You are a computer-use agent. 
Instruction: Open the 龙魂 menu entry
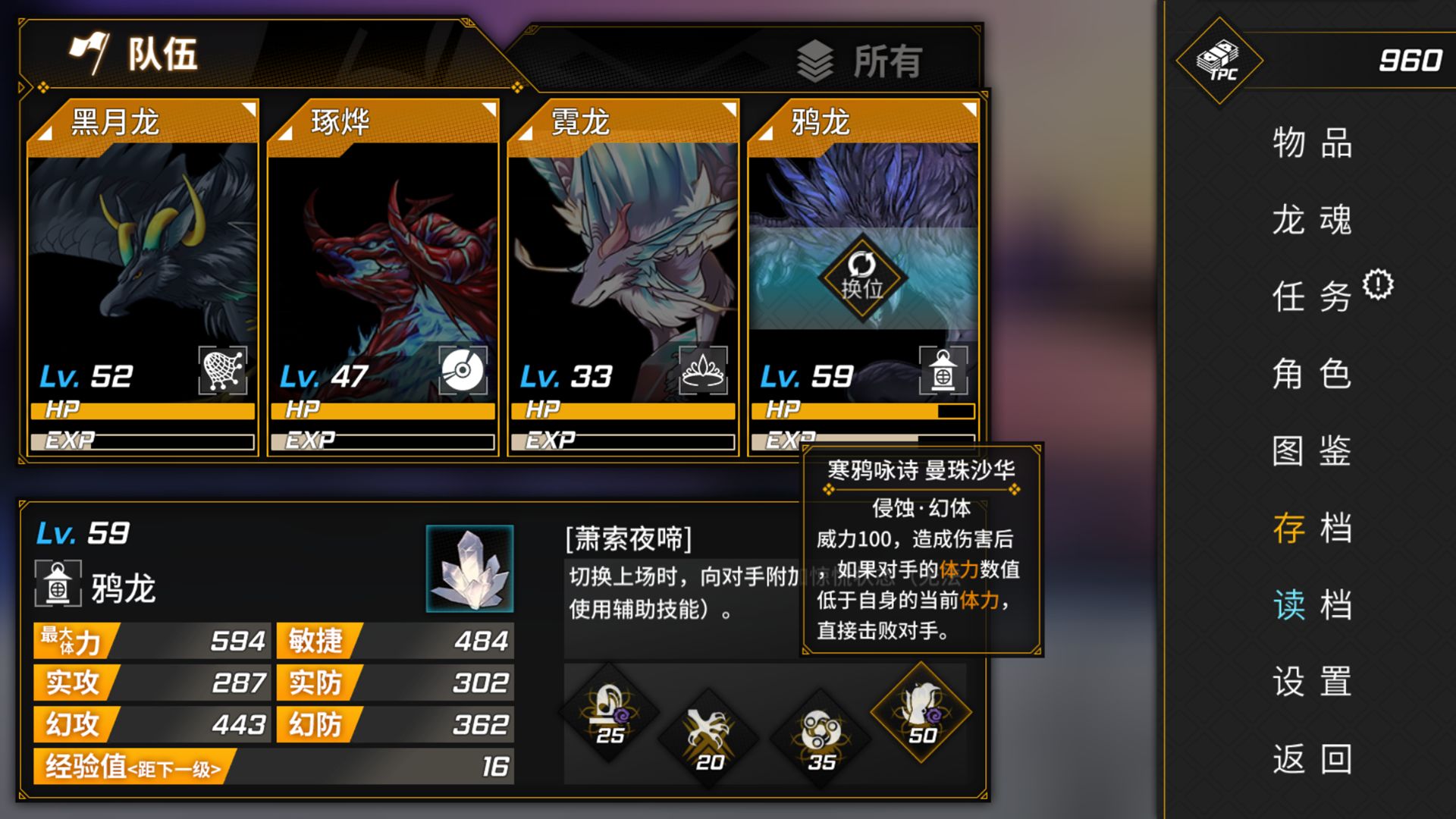[1312, 221]
